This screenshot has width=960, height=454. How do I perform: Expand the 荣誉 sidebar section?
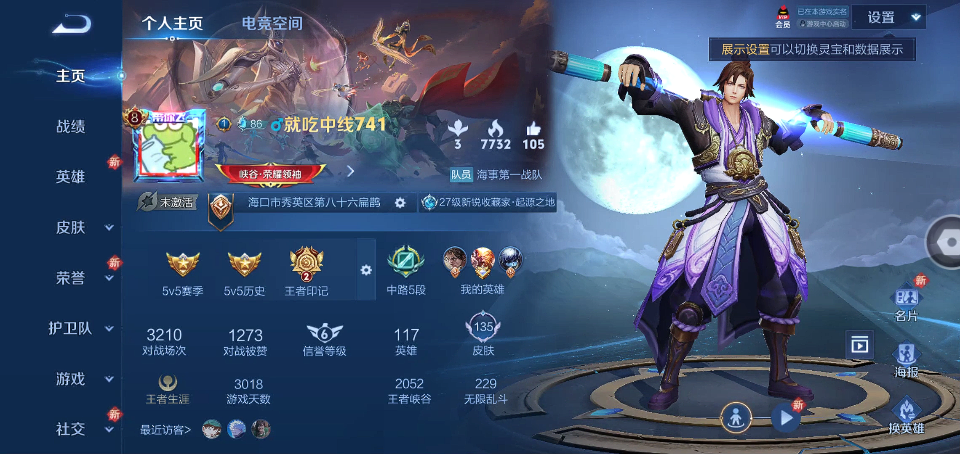[72, 278]
